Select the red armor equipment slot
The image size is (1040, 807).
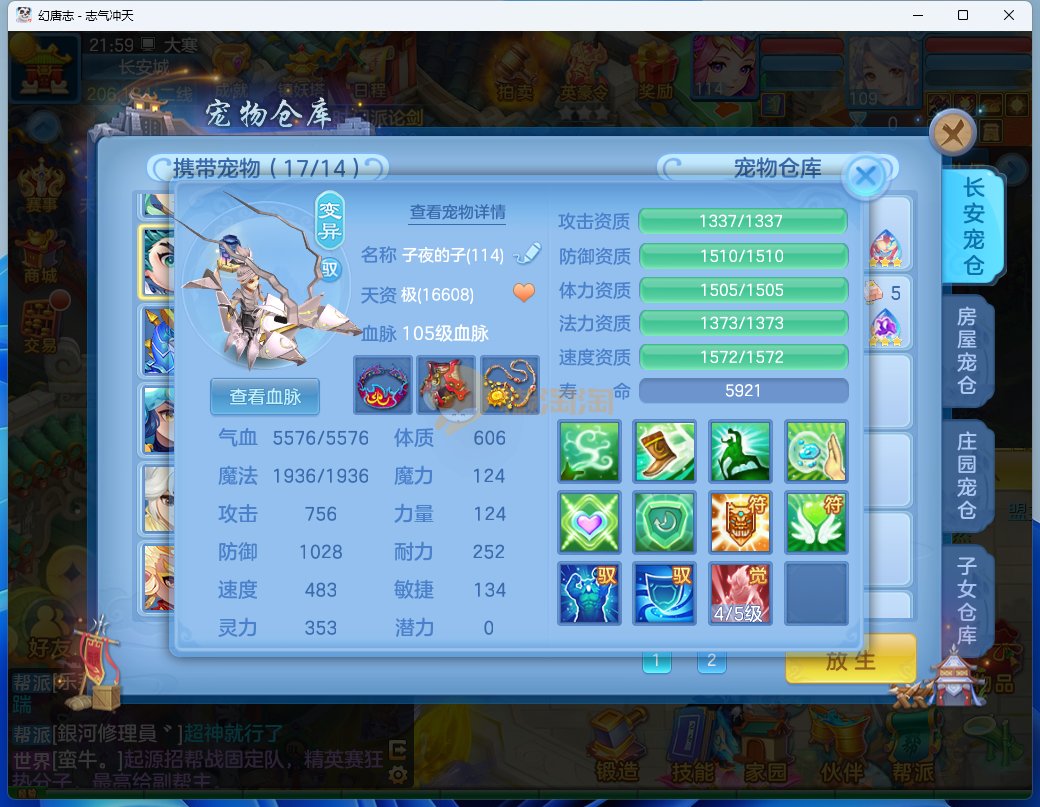[x=446, y=385]
